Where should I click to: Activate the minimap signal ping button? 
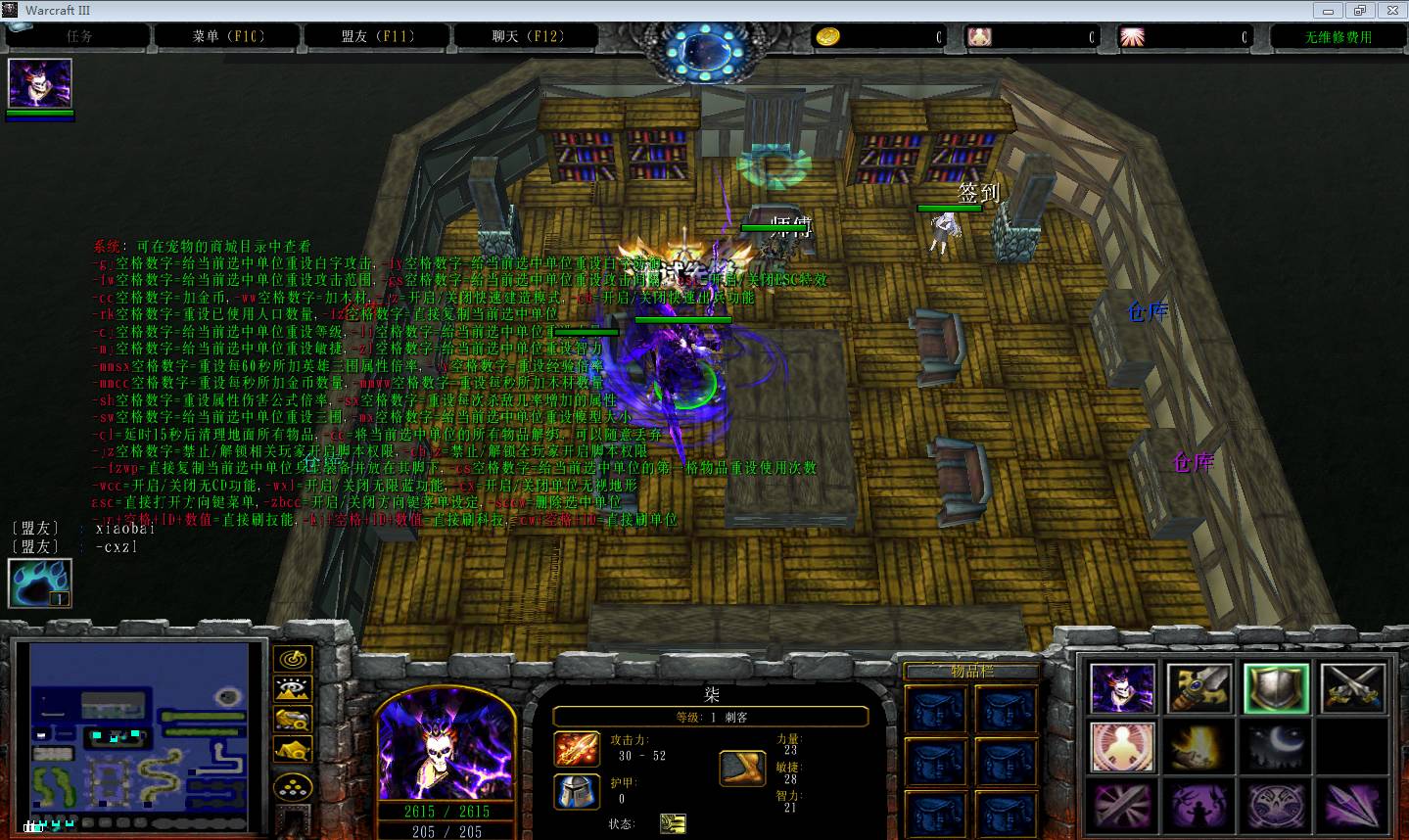[293, 659]
